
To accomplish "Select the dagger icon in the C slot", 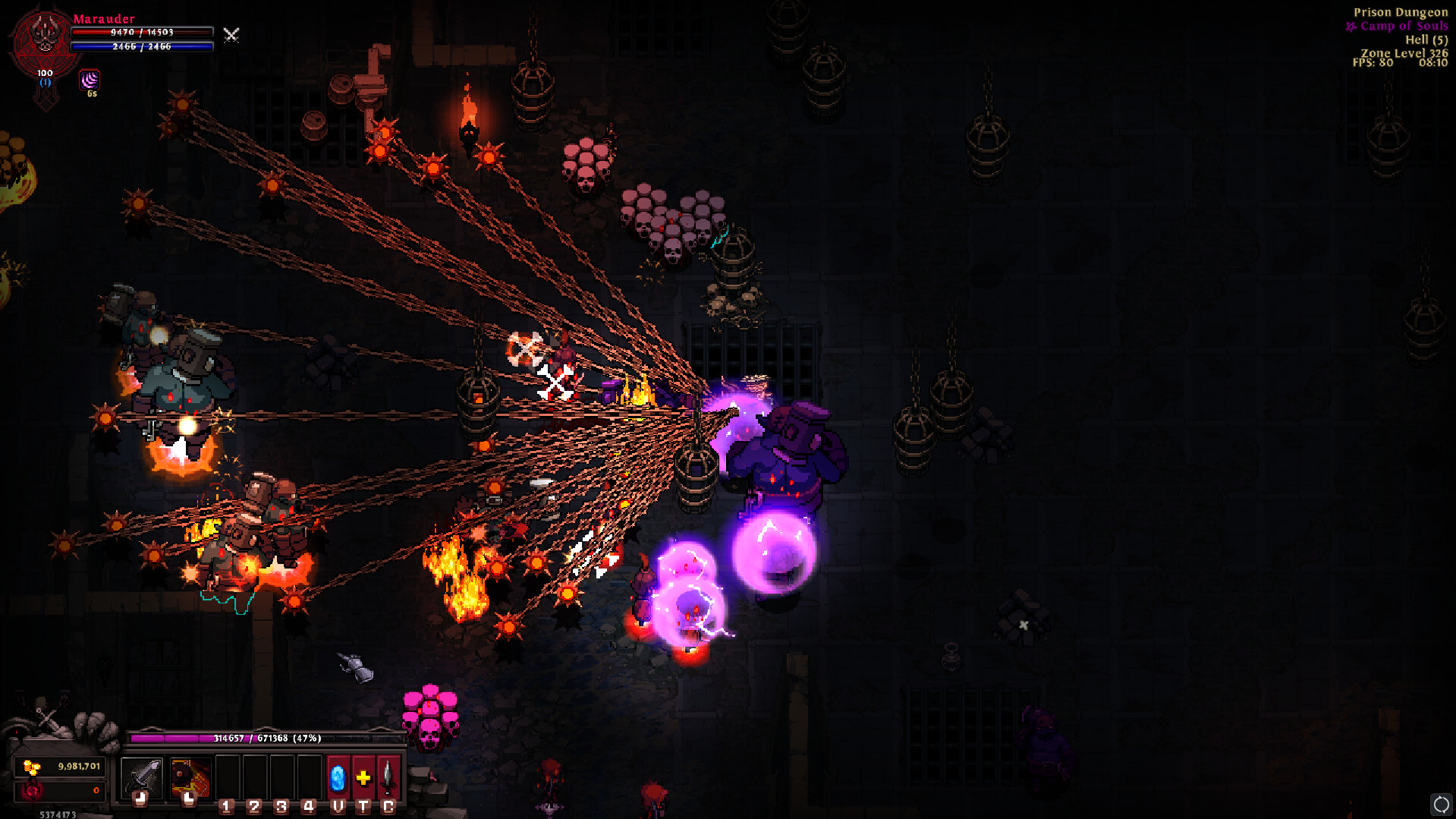I will pos(387,777).
